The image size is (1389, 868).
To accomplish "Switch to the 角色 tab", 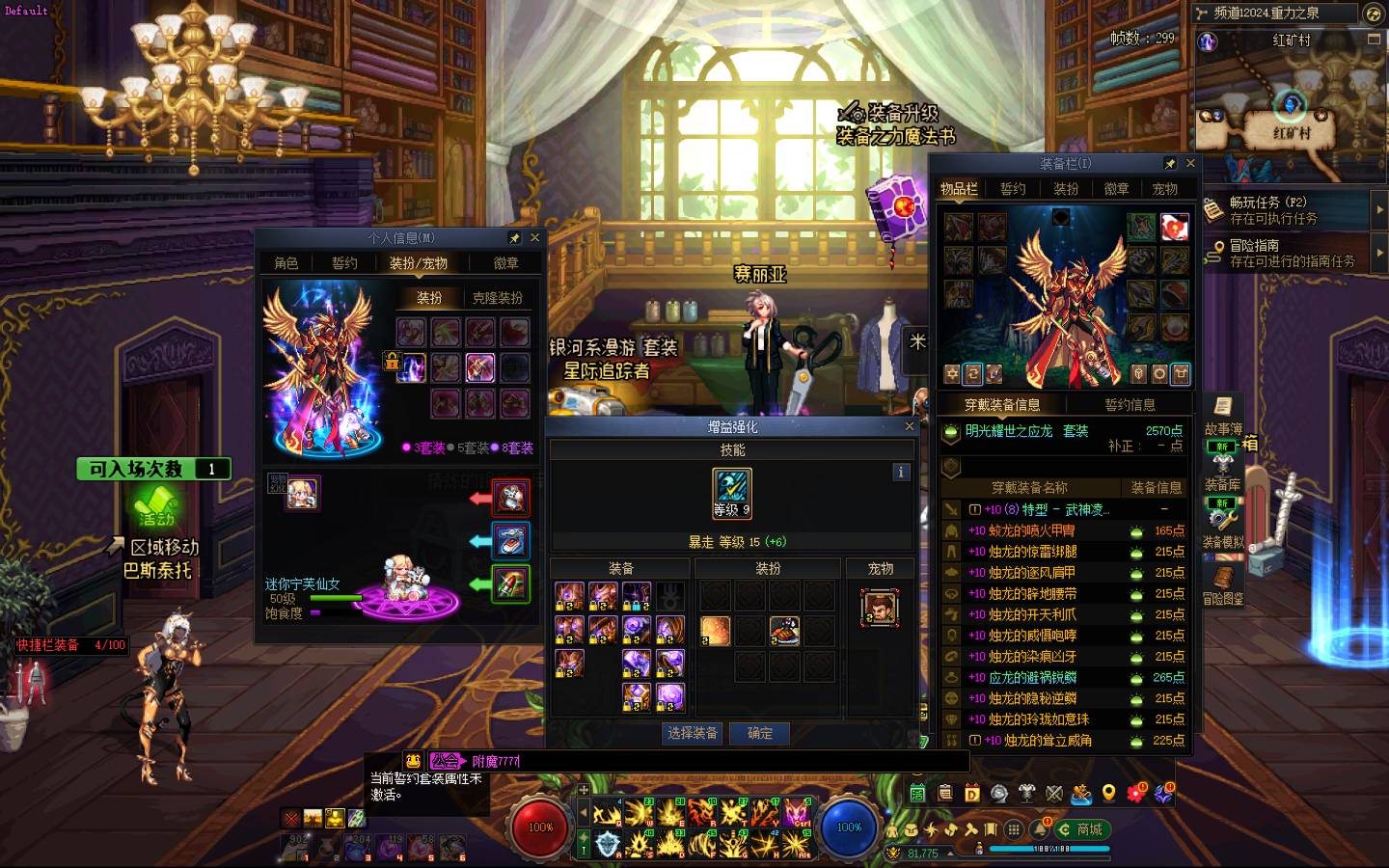I will (286, 263).
